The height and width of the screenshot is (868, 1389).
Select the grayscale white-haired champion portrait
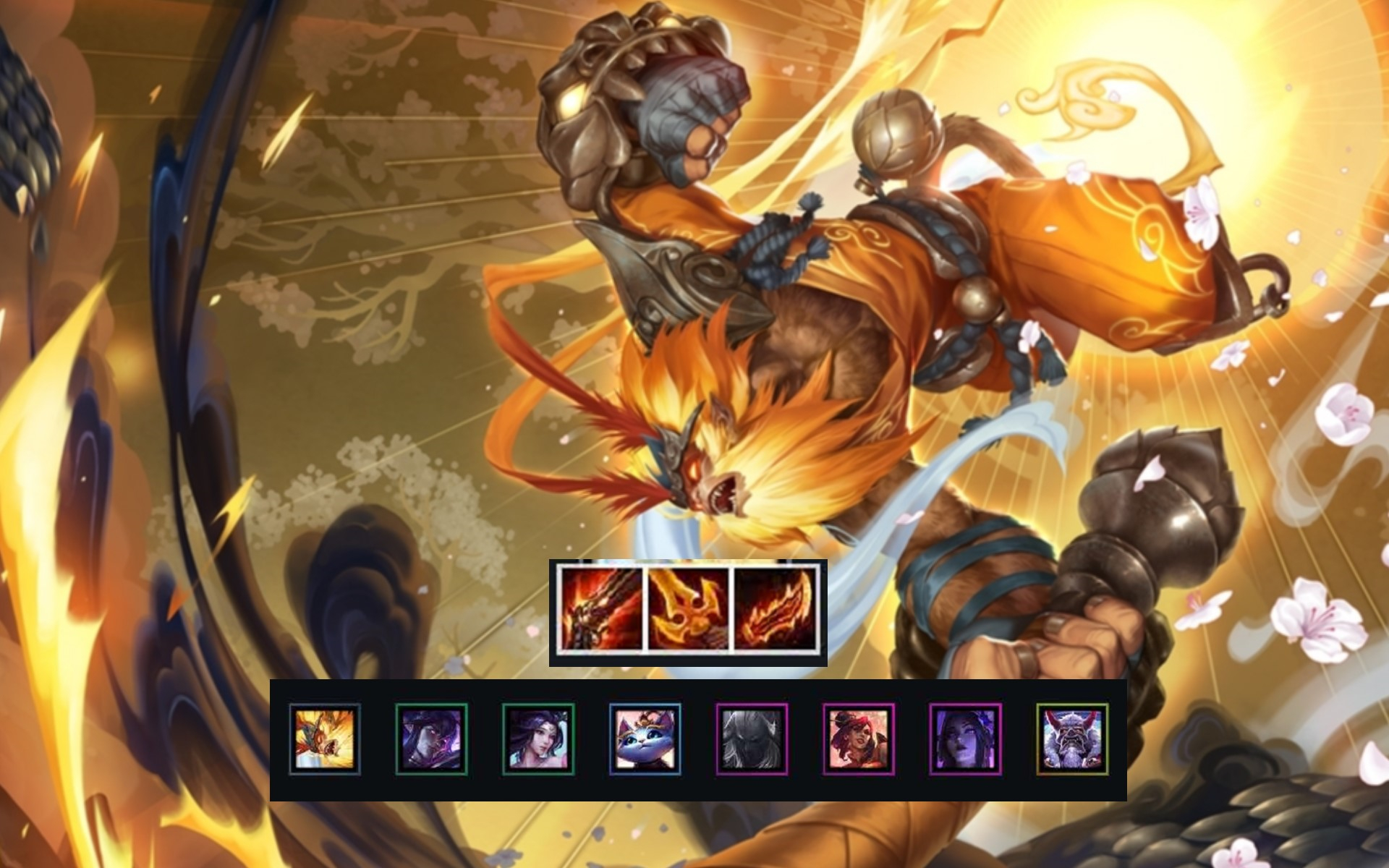click(x=752, y=739)
